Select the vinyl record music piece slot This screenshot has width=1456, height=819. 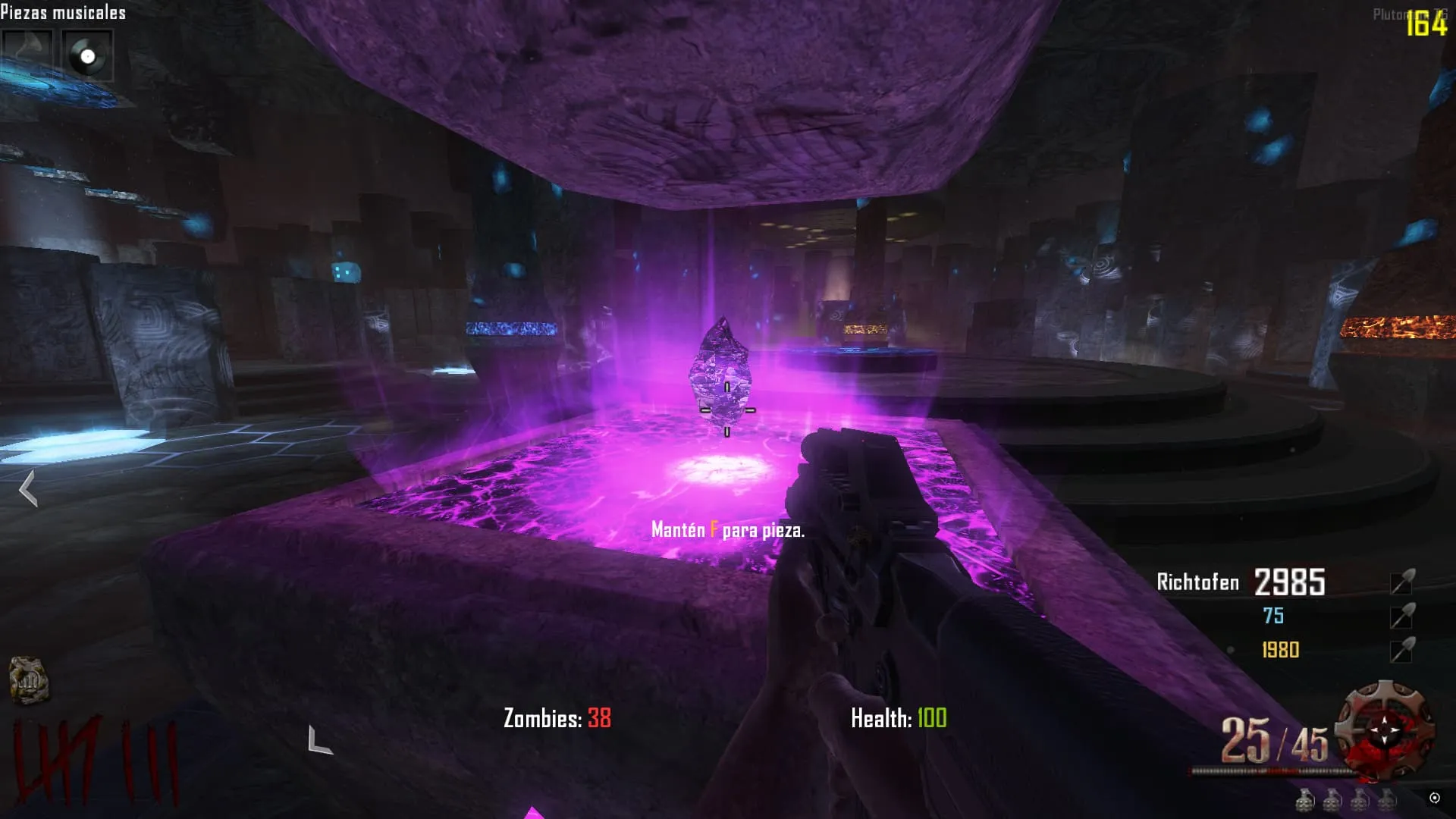pyautogui.click(x=87, y=56)
